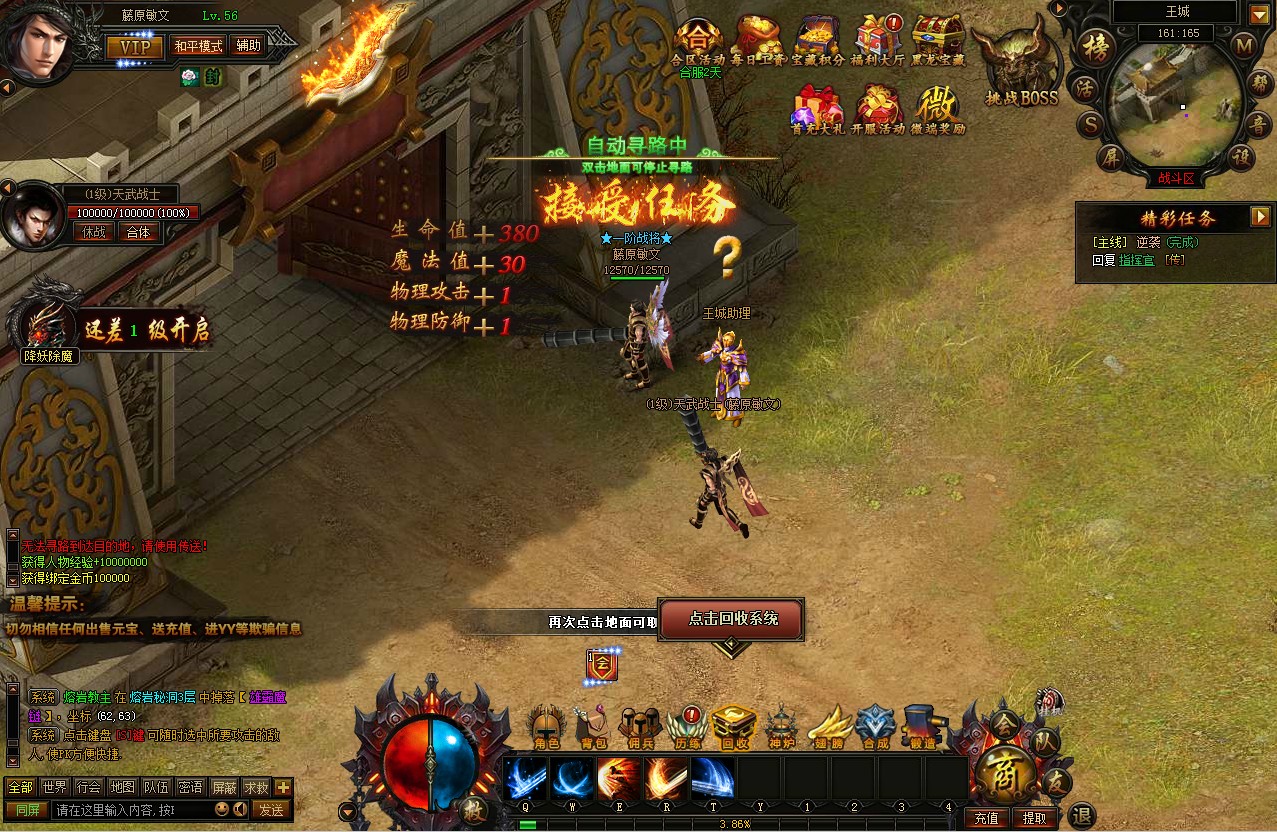The height and width of the screenshot is (832, 1277).
Task: Toggle the 和平模式 attack mode button
Action: click(x=198, y=46)
